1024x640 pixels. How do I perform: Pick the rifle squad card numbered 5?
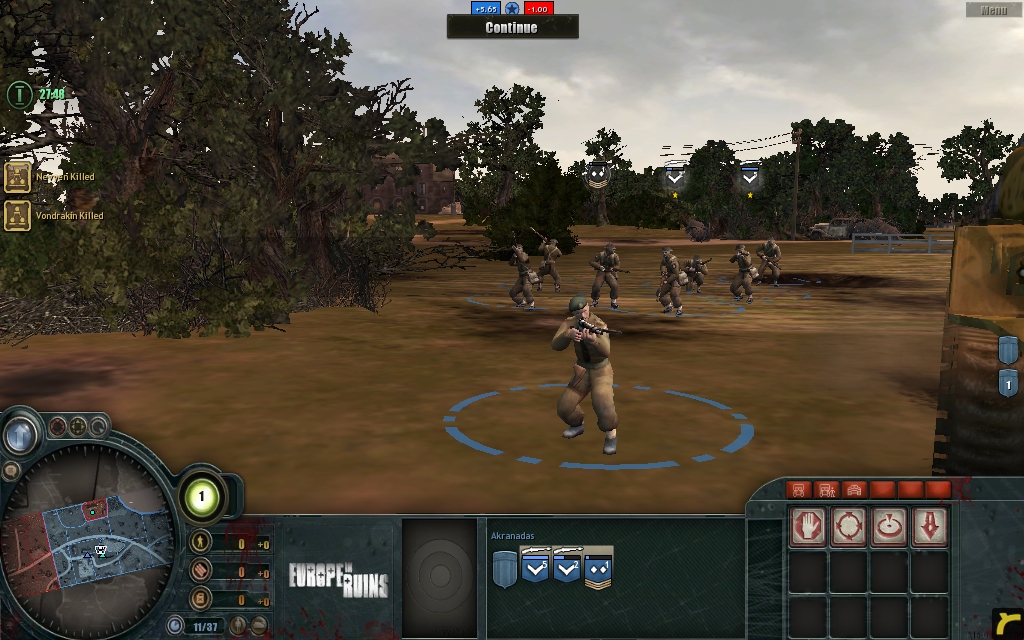pyautogui.click(x=535, y=569)
